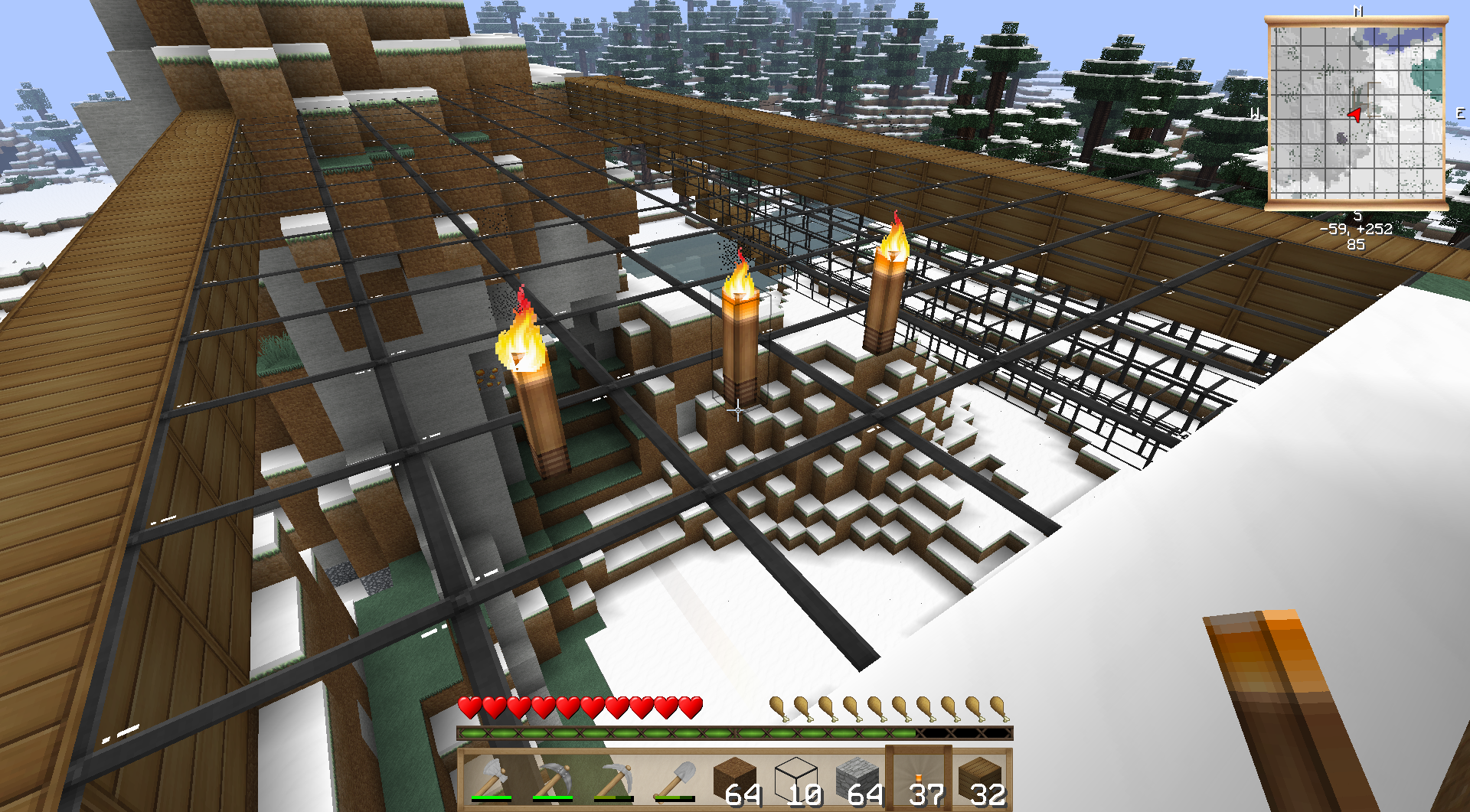Select the stone brick stack of 64
Image resolution: width=1470 pixels, height=812 pixels.
tap(857, 779)
